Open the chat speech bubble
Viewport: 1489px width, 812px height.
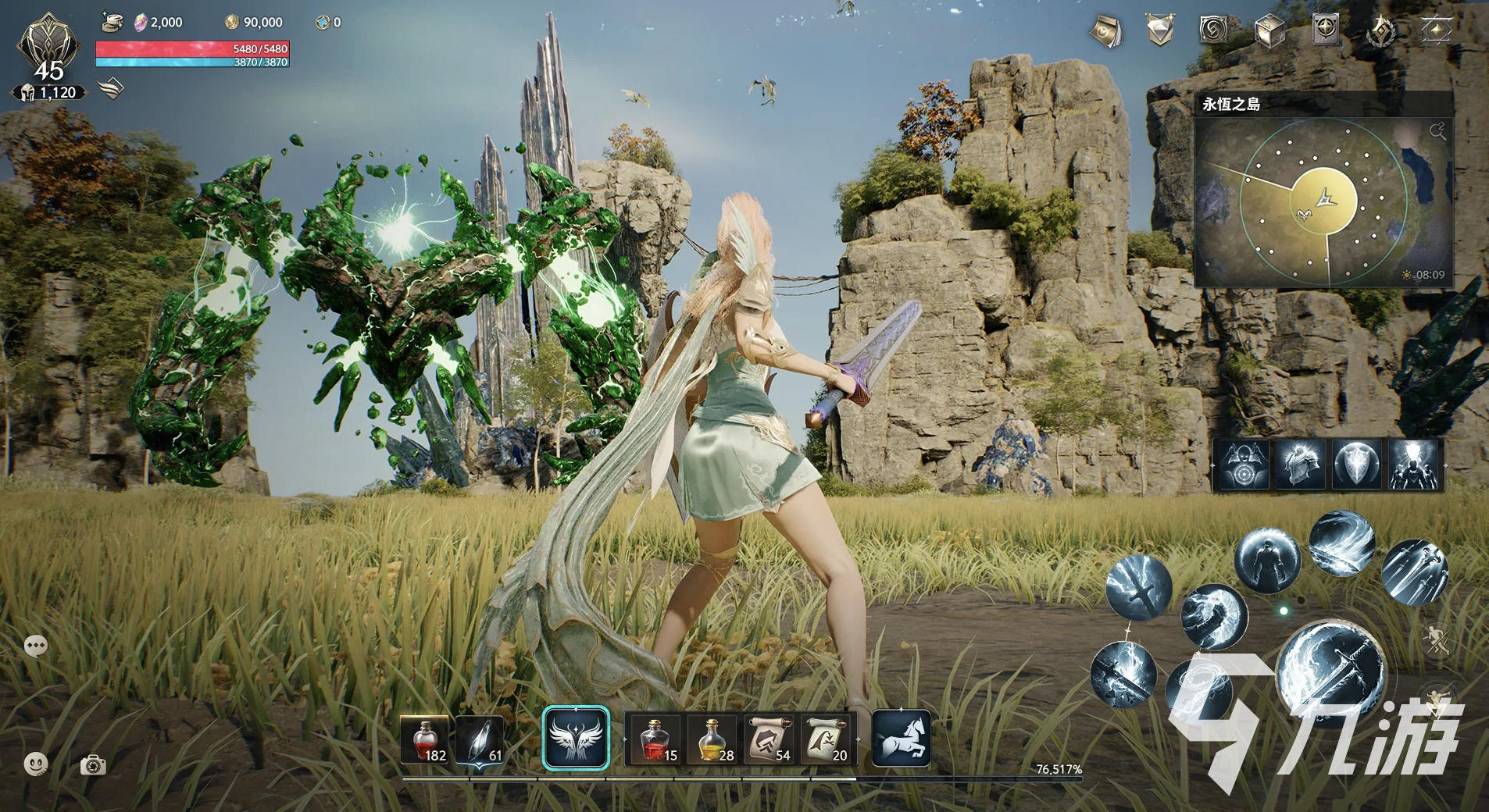[36, 646]
